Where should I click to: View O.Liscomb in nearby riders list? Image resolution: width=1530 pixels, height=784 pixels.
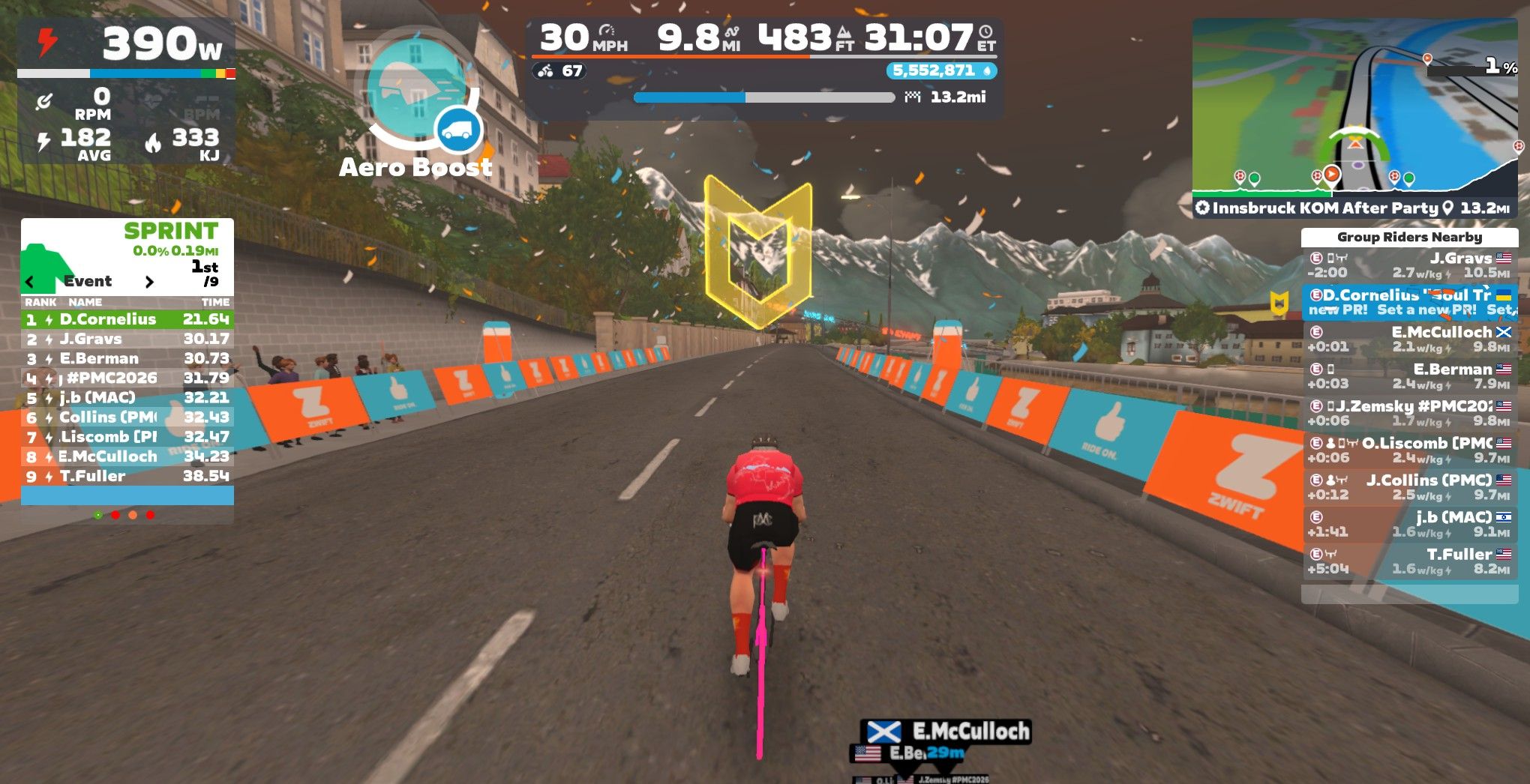1408,450
